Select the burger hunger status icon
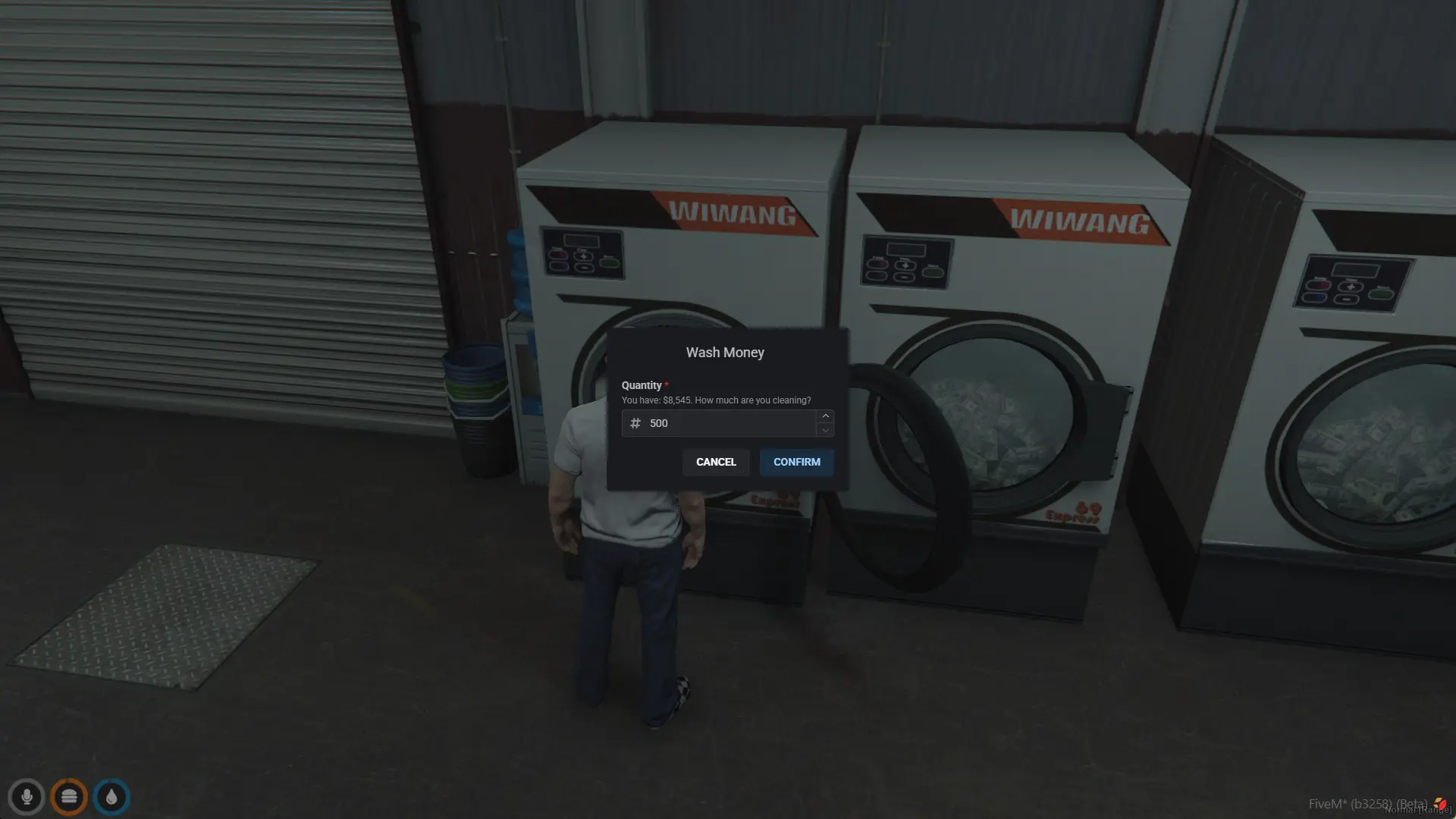The image size is (1456, 819). click(69, 797)
